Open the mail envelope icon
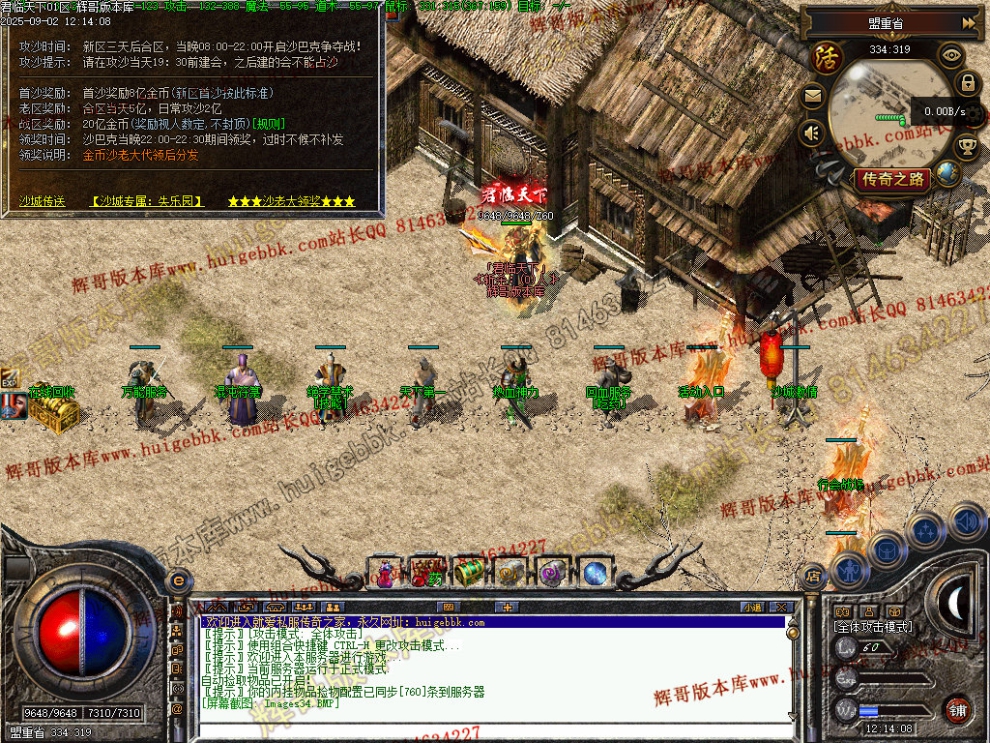Image resolution: width=990 pixels, height=743 pixels. [x=813, y=97]
